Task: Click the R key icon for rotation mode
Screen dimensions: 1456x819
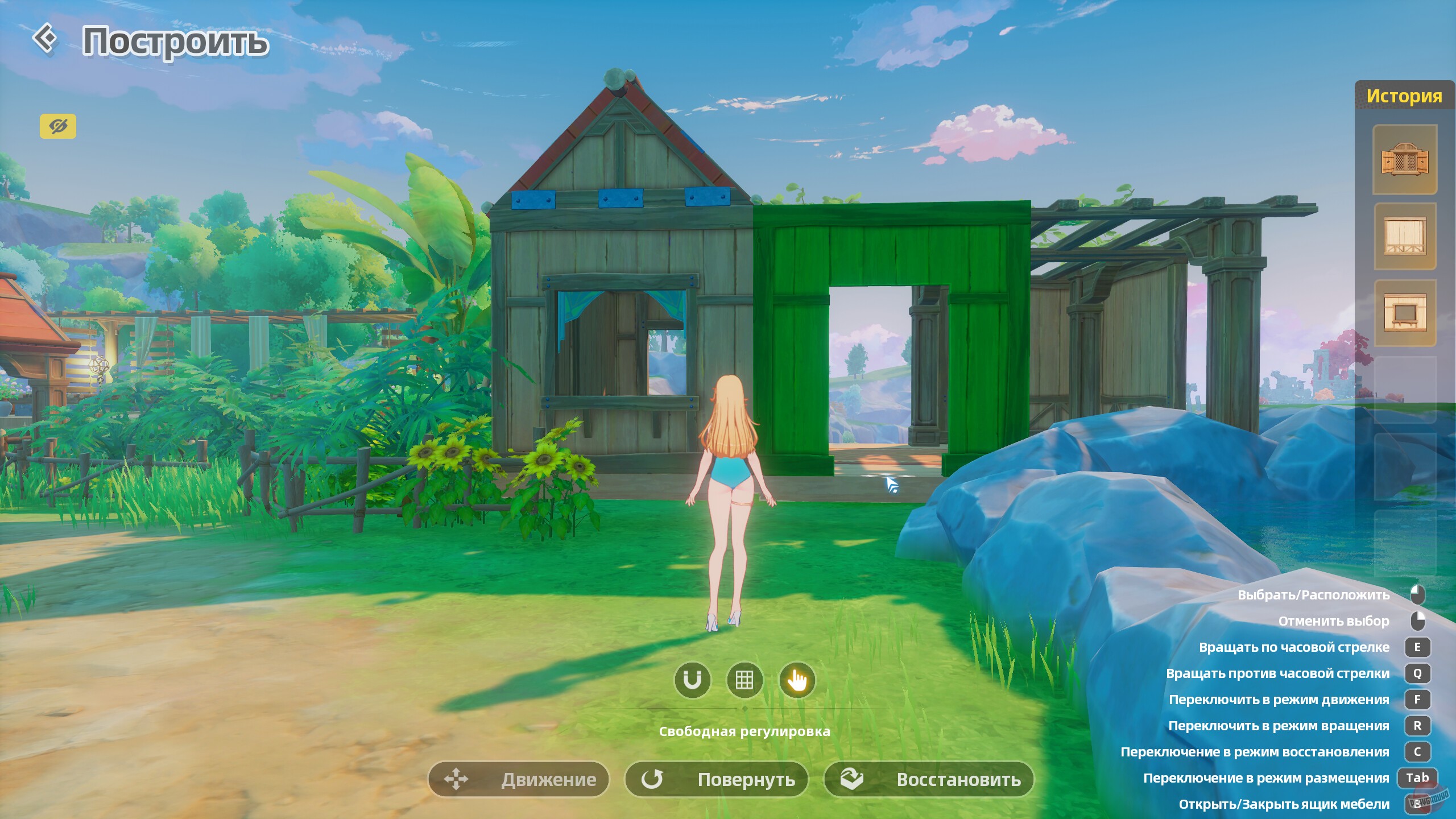Action: 1418,726
